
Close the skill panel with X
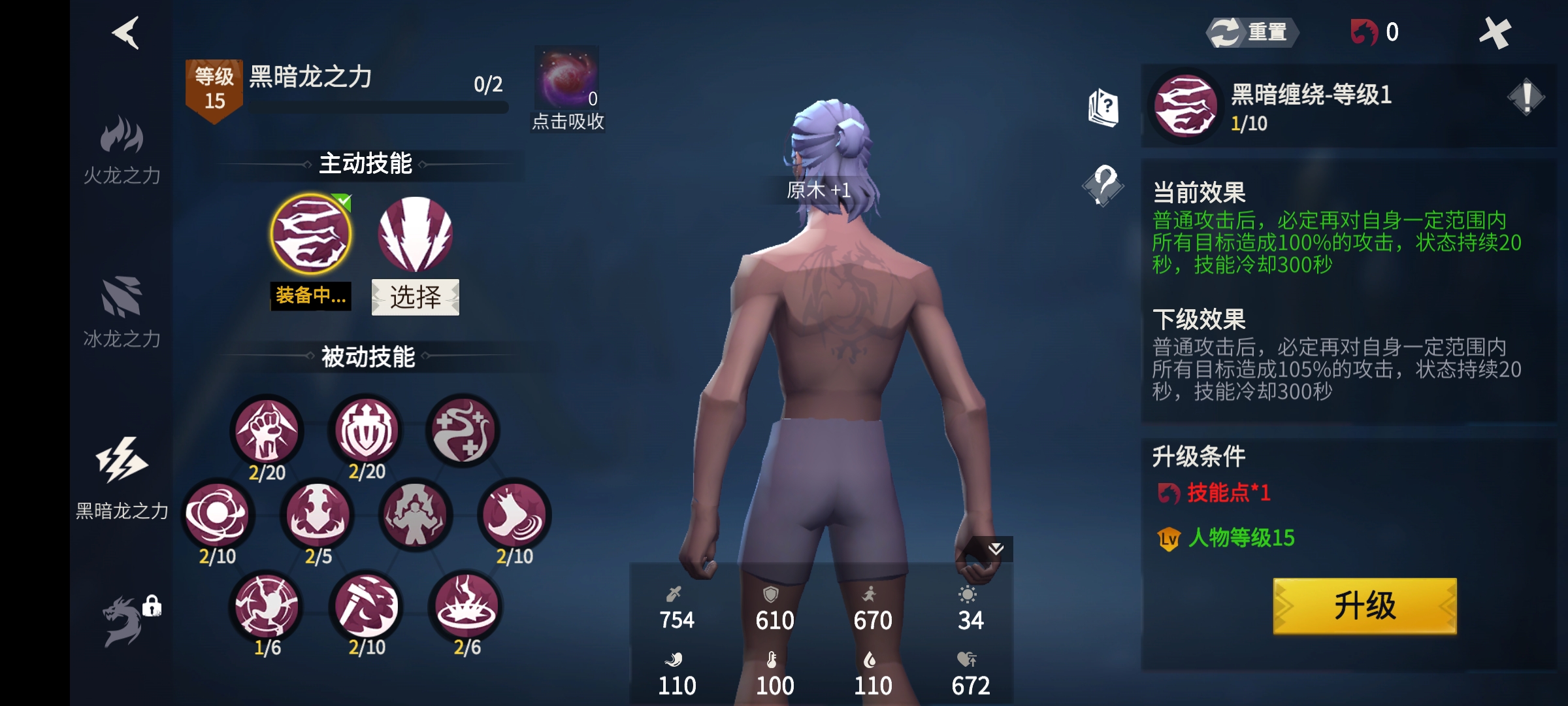[1495, 33]
